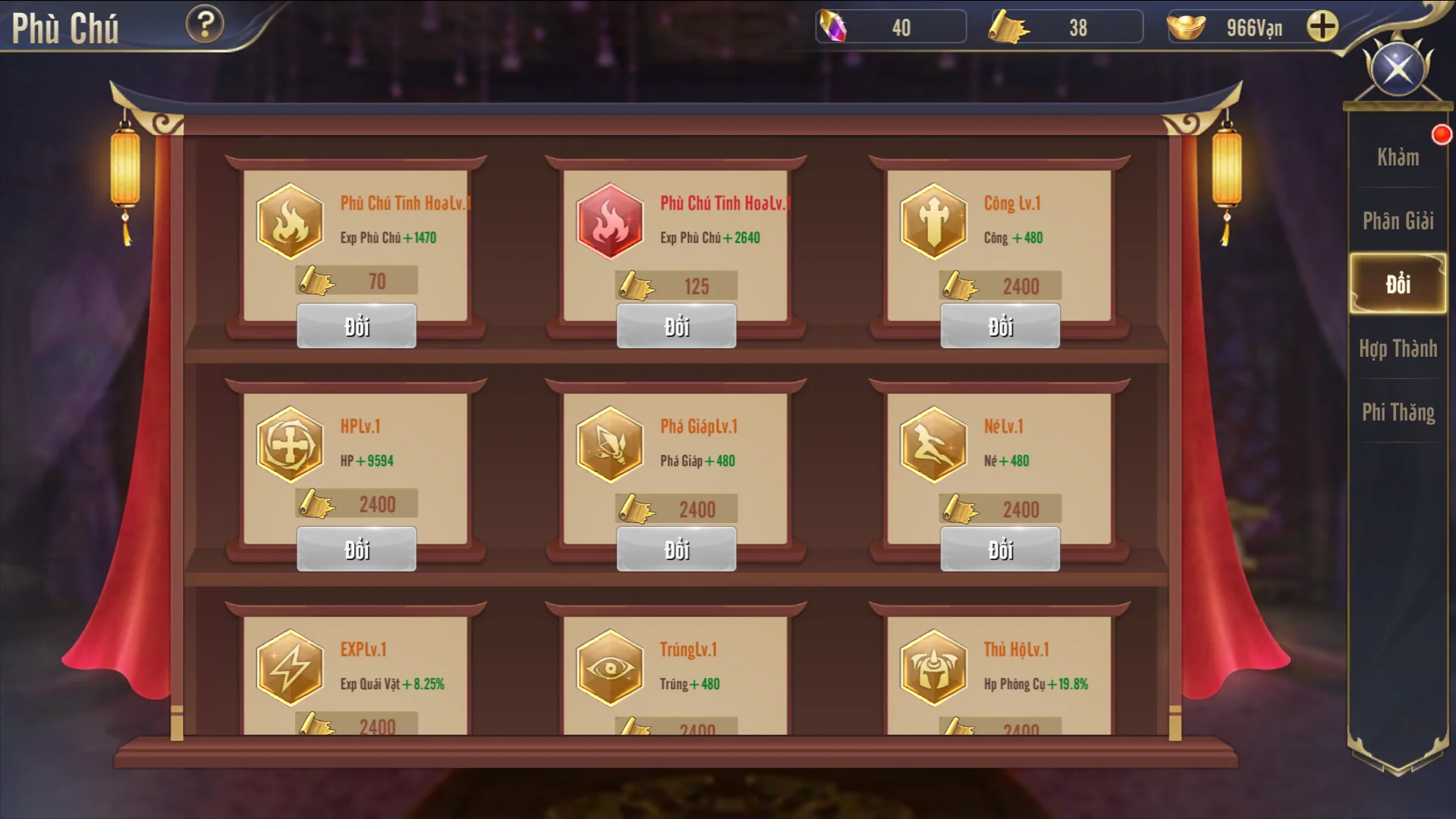Screen dimensions: 1456x819
Task: Show the Phi Thăng tab
Action: [1398, 412]
